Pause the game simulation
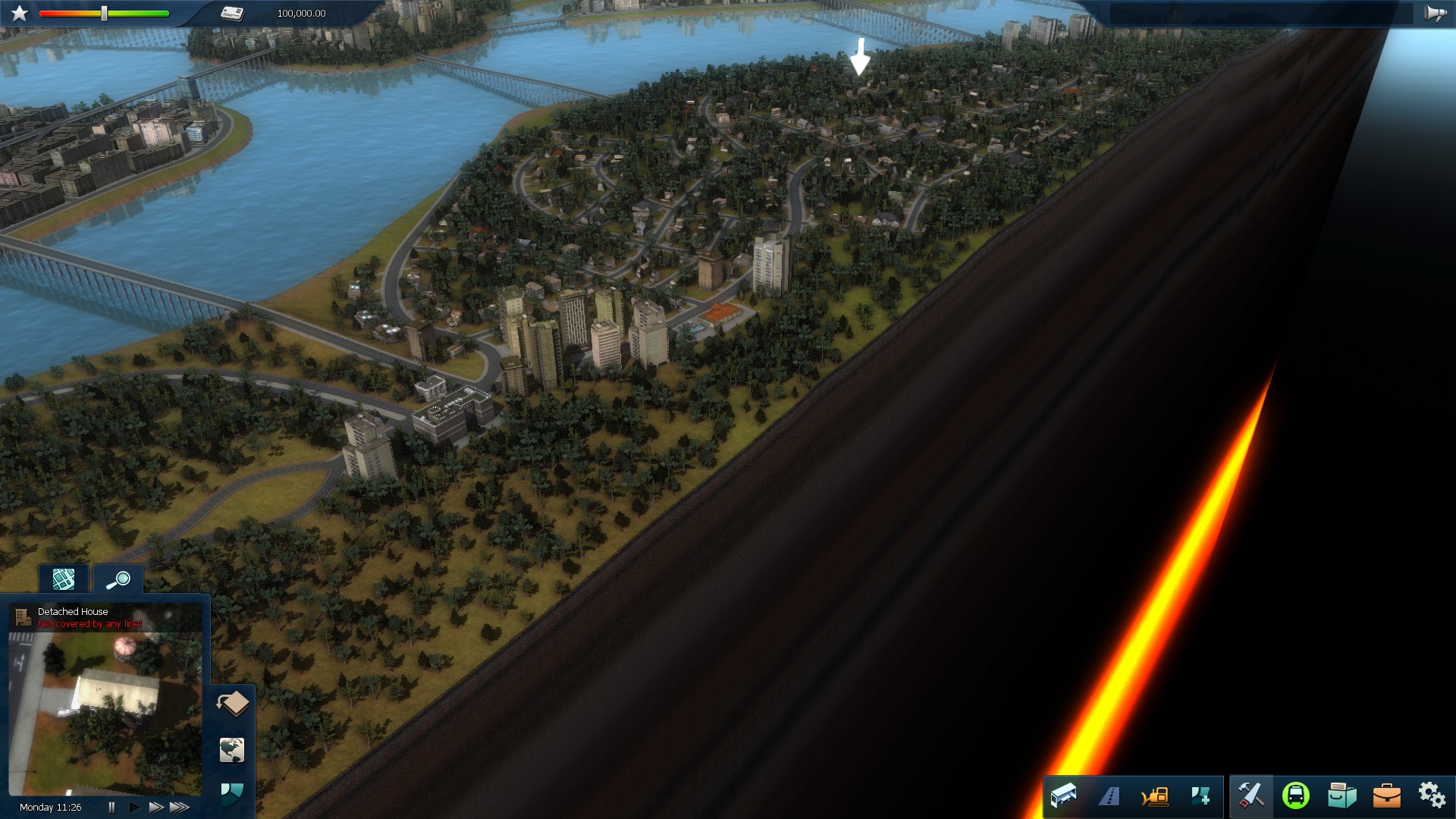Screen dimensions: 1456x819 [112, 808]
